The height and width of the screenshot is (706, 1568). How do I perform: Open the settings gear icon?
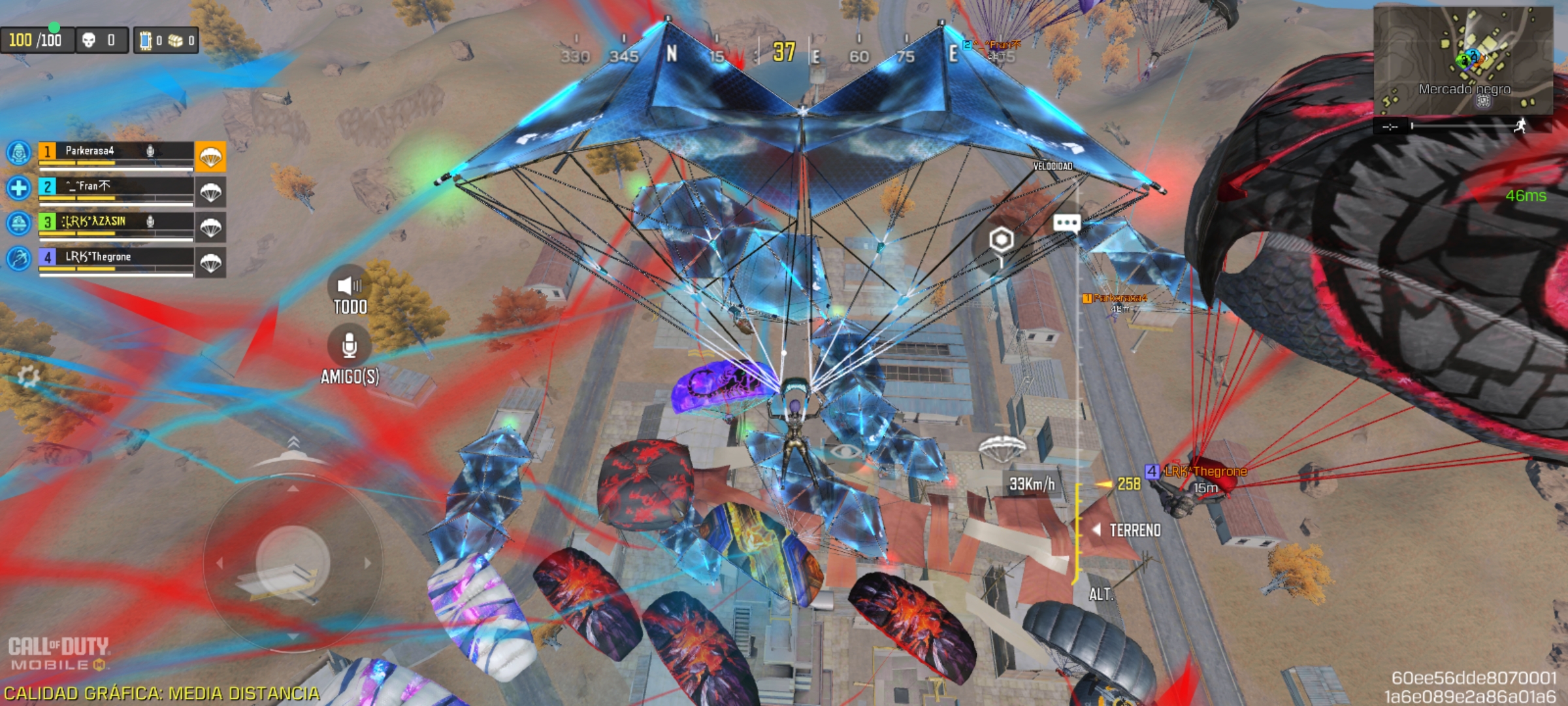pos(28,376)
